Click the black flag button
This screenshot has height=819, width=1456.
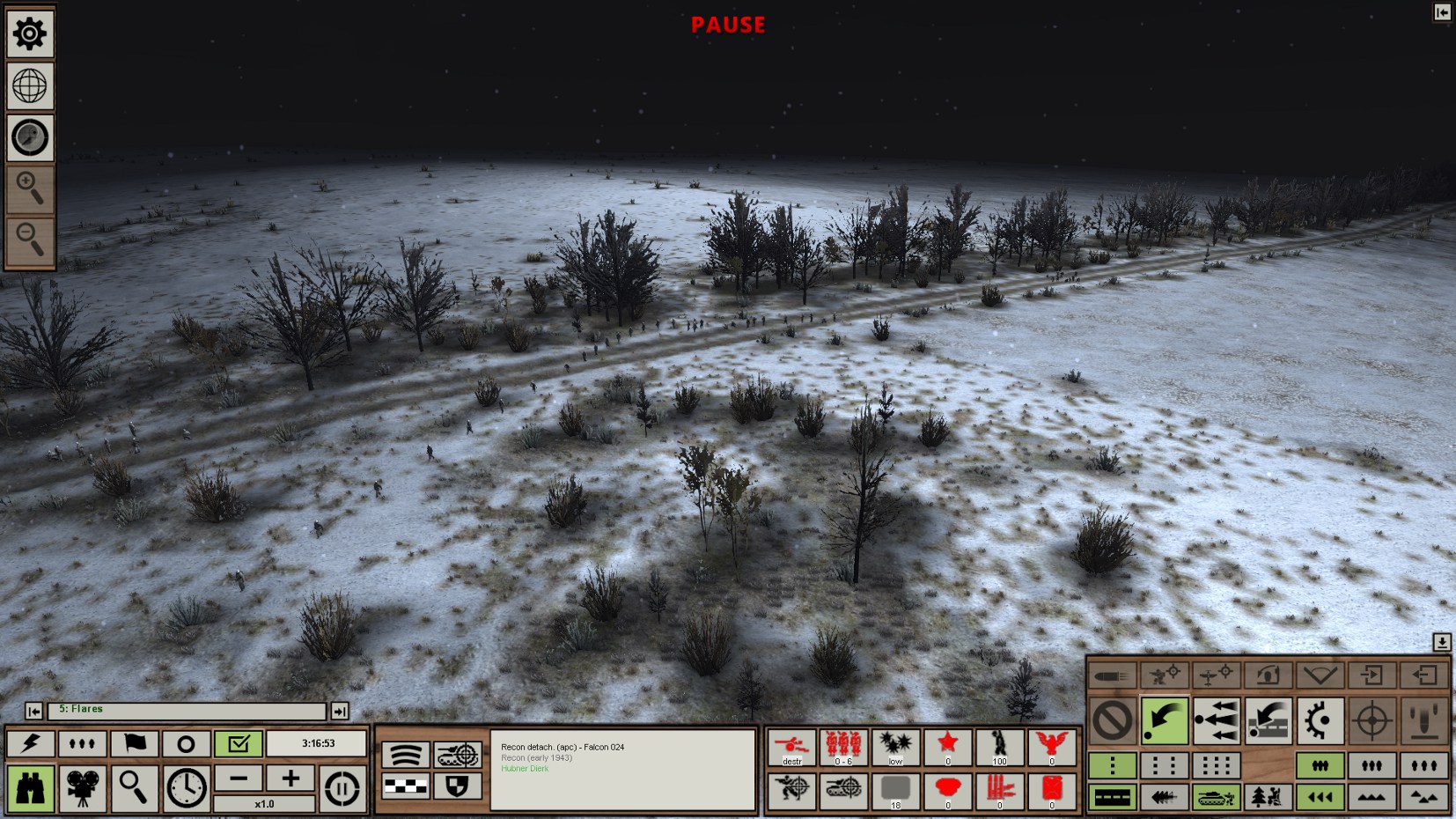(x=134, y=743)
